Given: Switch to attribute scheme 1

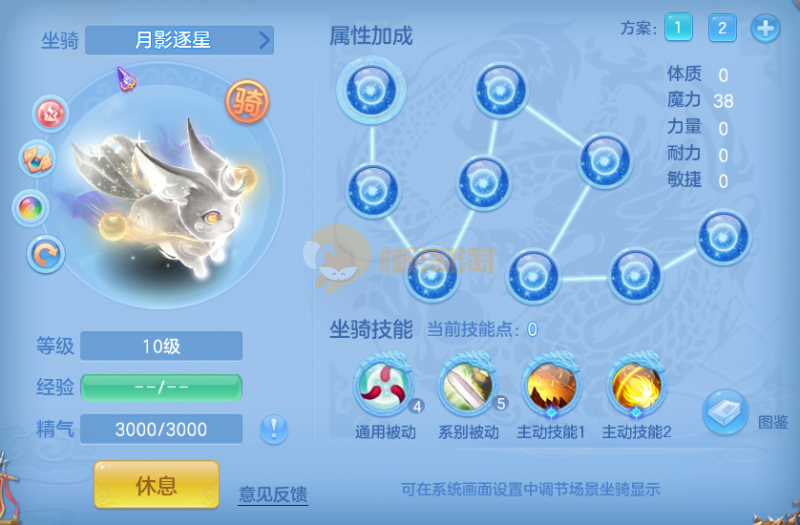Looking at the screenshot, I should pyautogui.click(x=677, y=28).
